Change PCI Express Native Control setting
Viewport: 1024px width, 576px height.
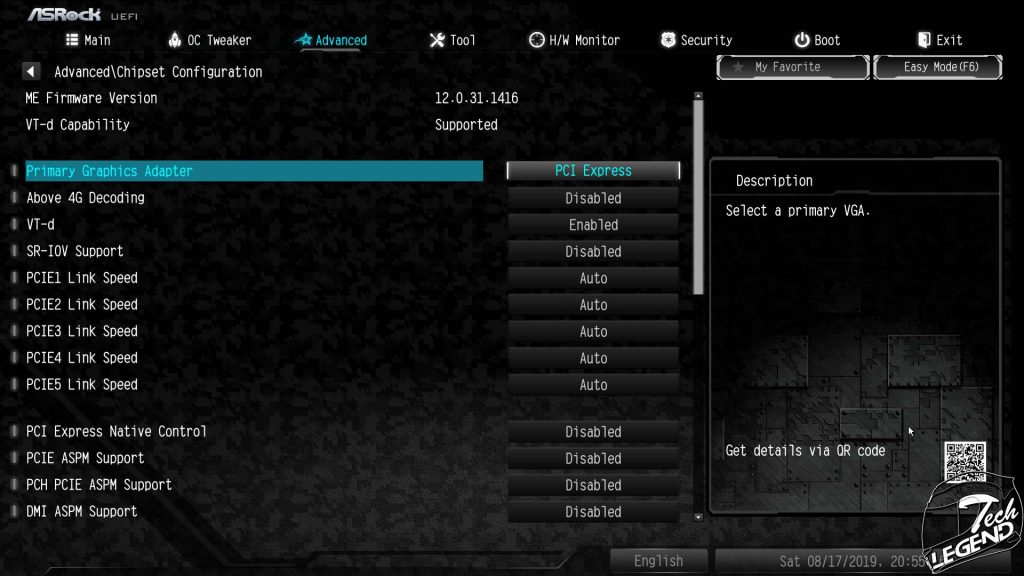[593, 432]
